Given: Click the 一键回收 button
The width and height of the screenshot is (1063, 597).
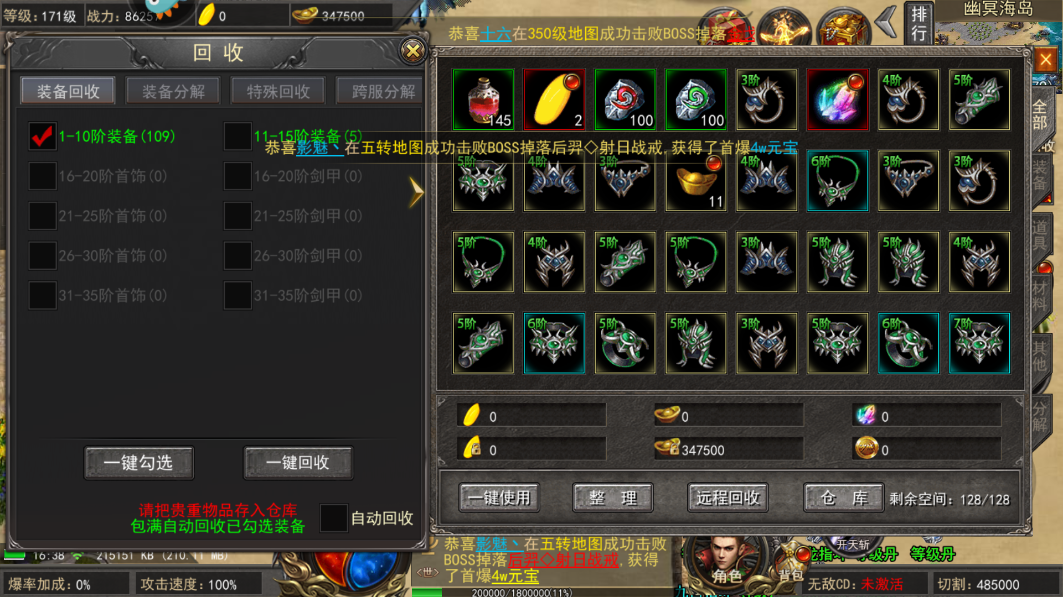Looking at the screenshot, I should pyautogui.click(x=297, y=463).
